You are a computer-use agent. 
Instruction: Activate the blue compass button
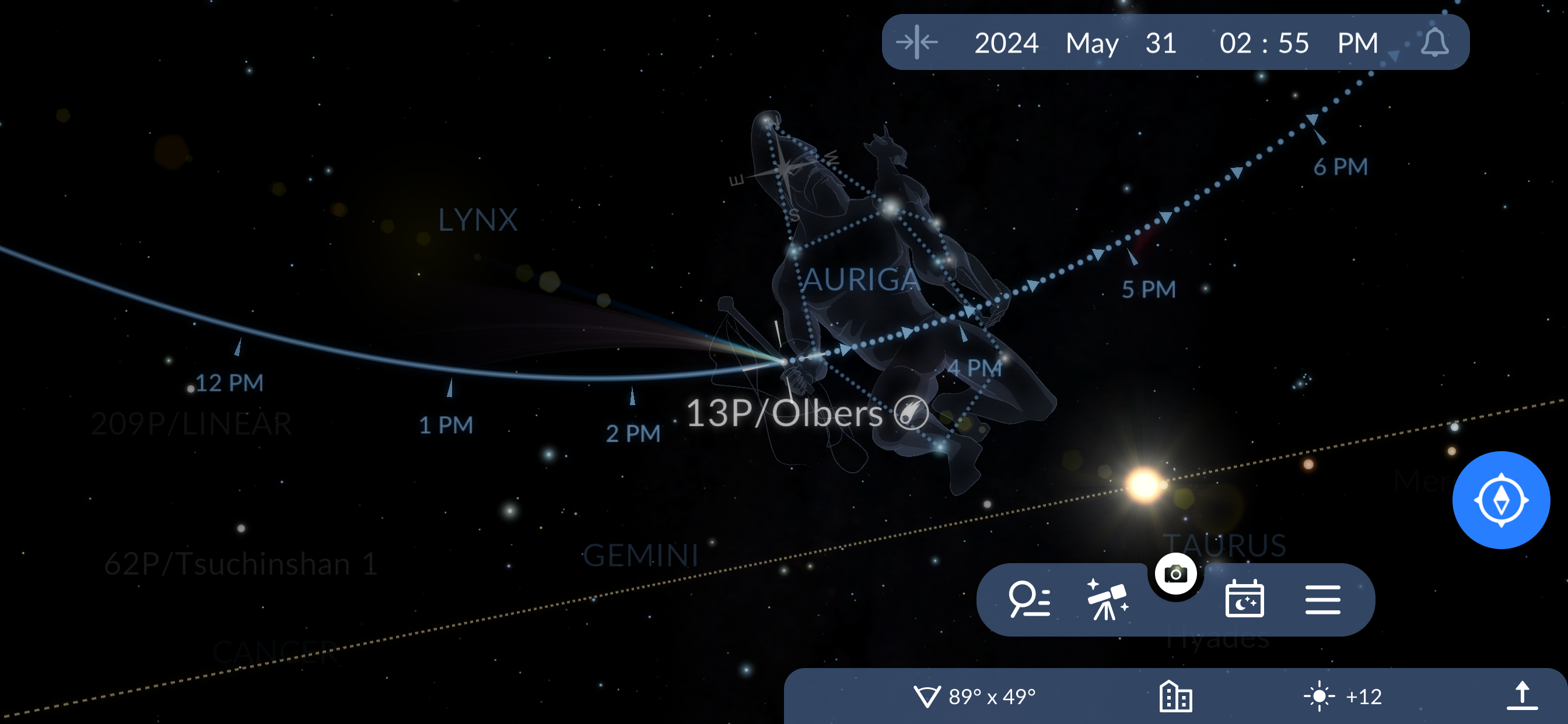pyautogui.click(x=1500, y=500)
